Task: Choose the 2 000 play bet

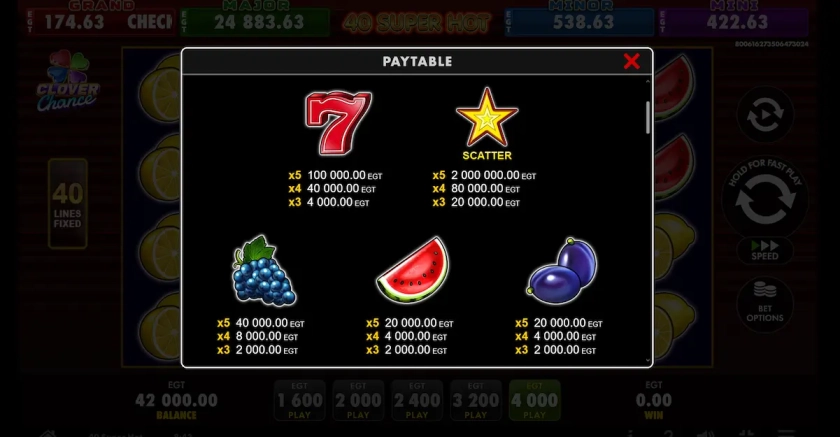Action: pyautogui.click(x=358, y=401)
